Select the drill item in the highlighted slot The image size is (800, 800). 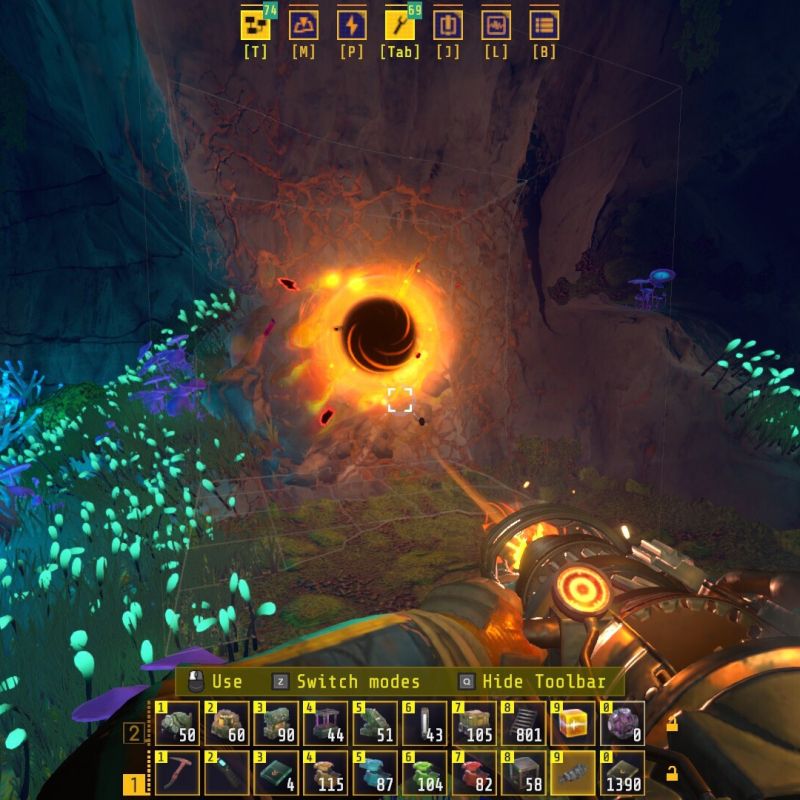pos(572,773)
